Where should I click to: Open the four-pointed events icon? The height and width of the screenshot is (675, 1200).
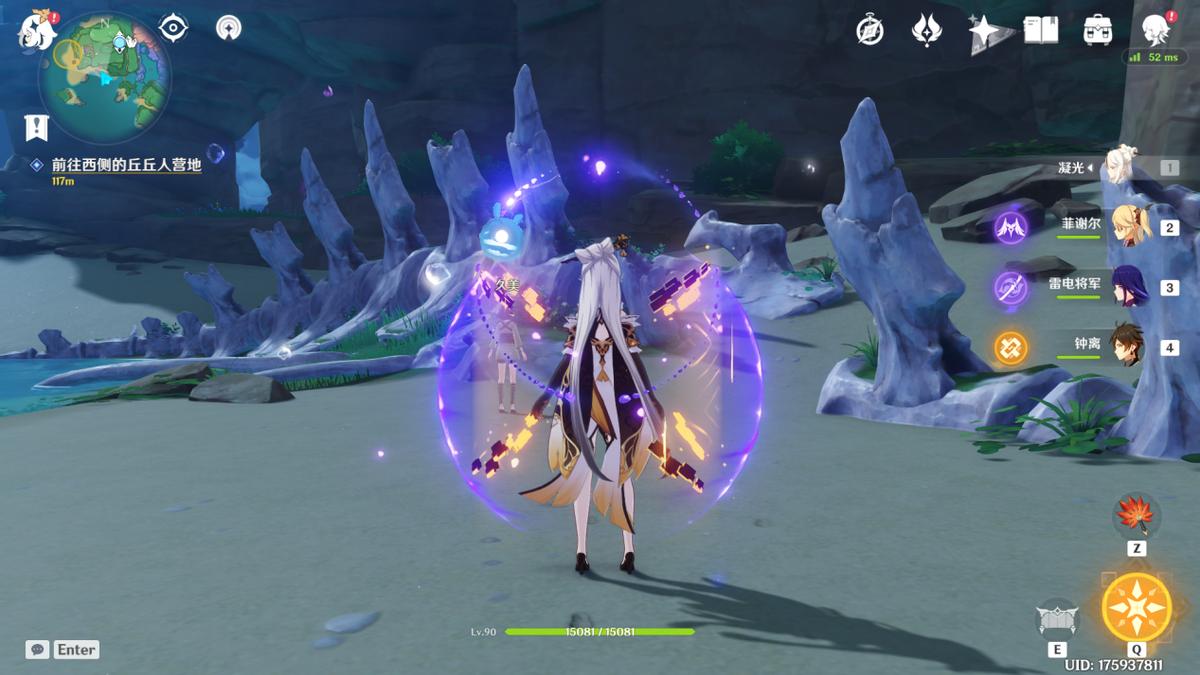click(x=927, y=31)
